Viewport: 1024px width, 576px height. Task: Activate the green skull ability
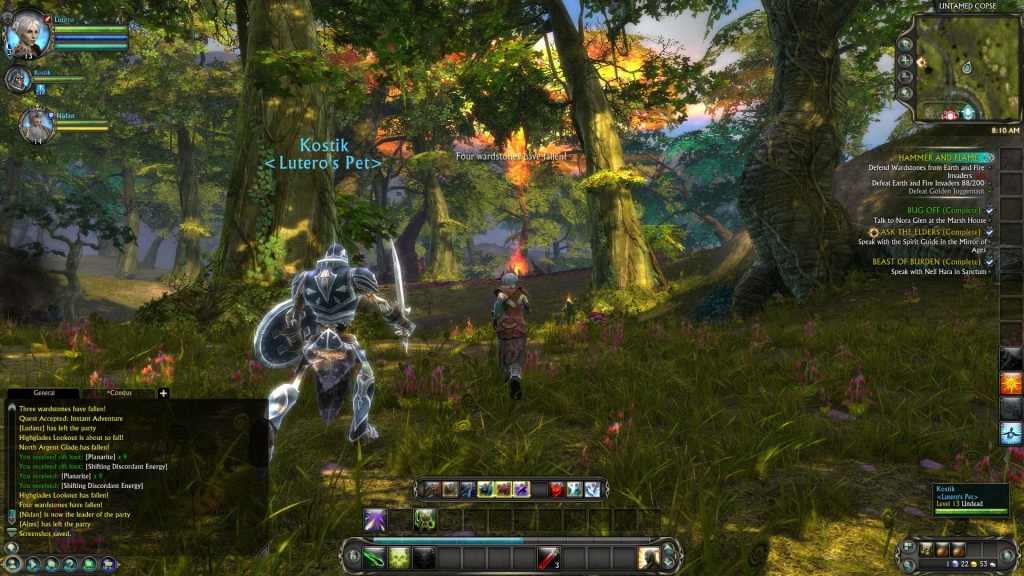398,557
